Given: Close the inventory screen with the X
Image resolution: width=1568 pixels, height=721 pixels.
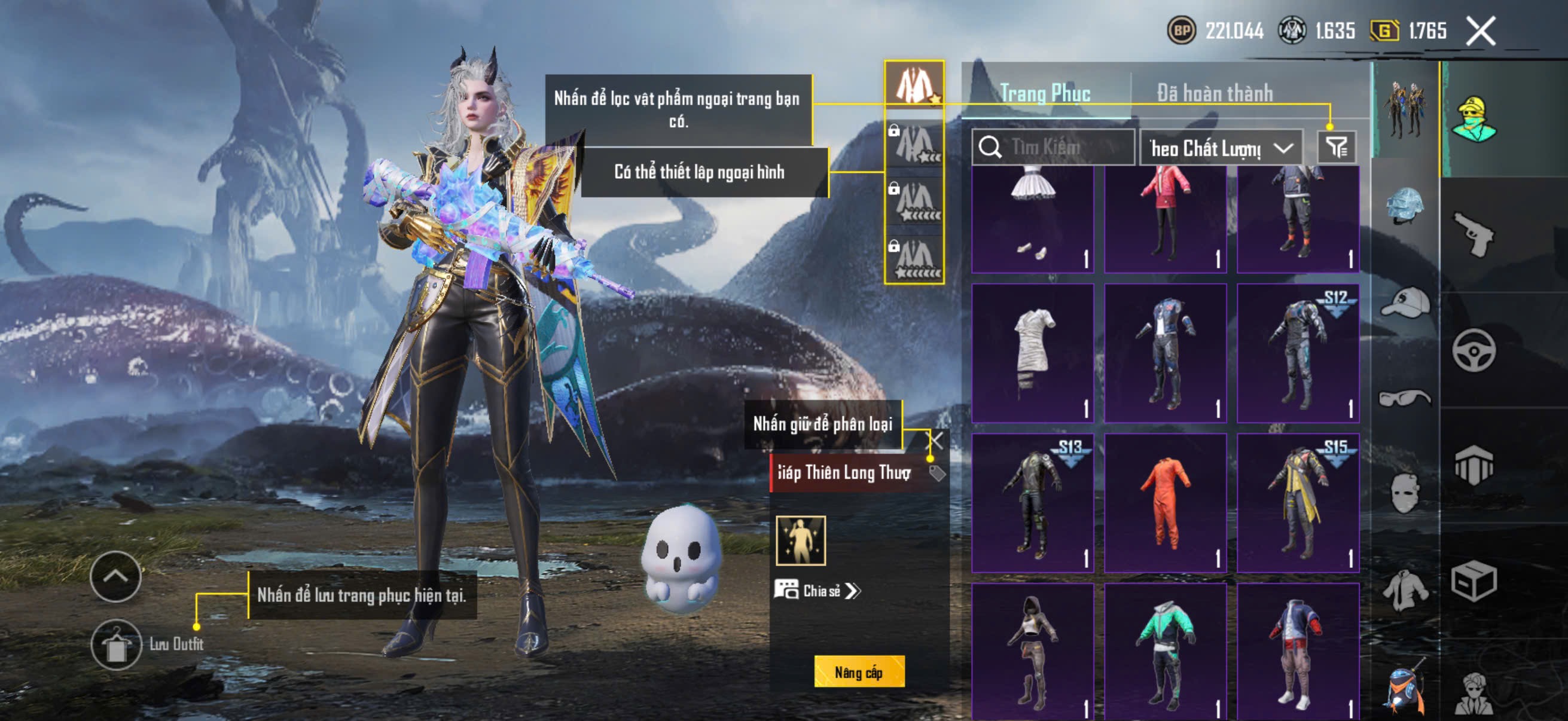Looking at the screenshot, I should [1480, 31].
